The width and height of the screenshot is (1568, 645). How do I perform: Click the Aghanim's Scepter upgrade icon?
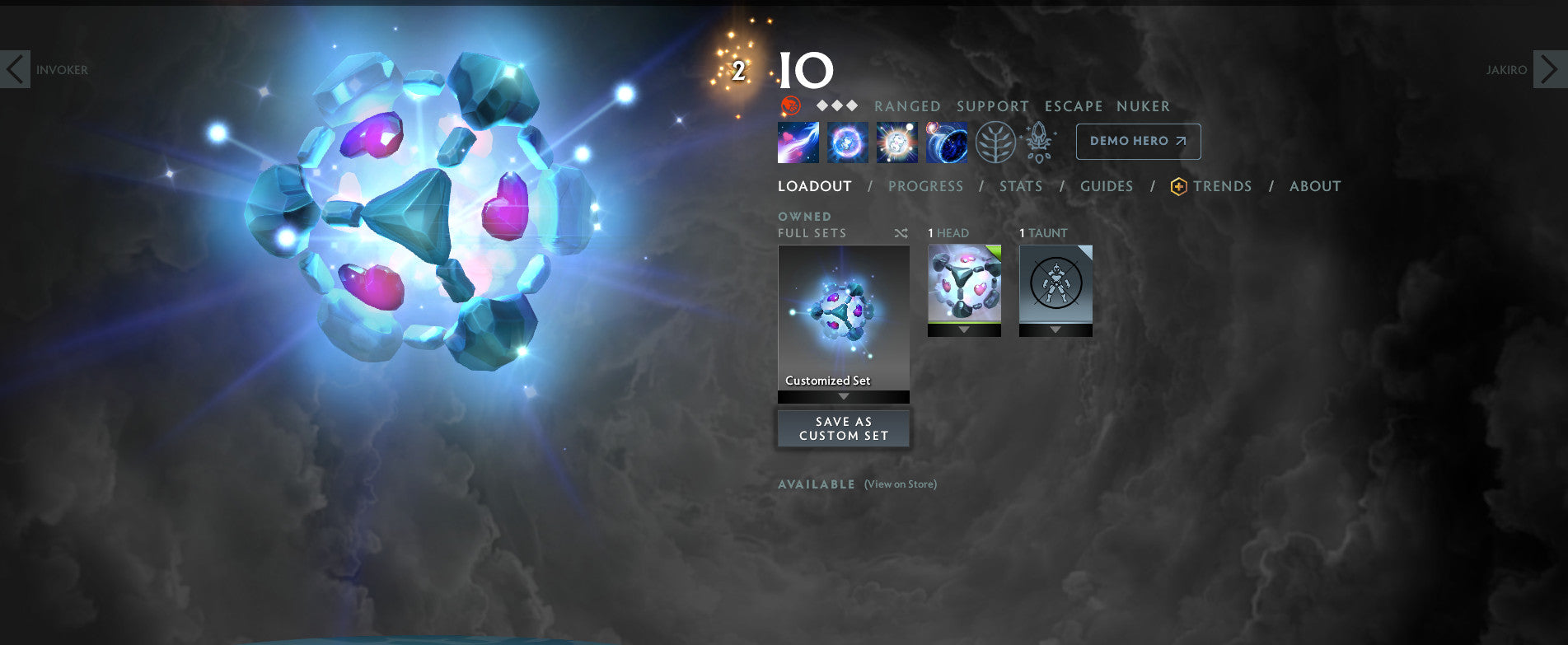[x=1039, y=142]
